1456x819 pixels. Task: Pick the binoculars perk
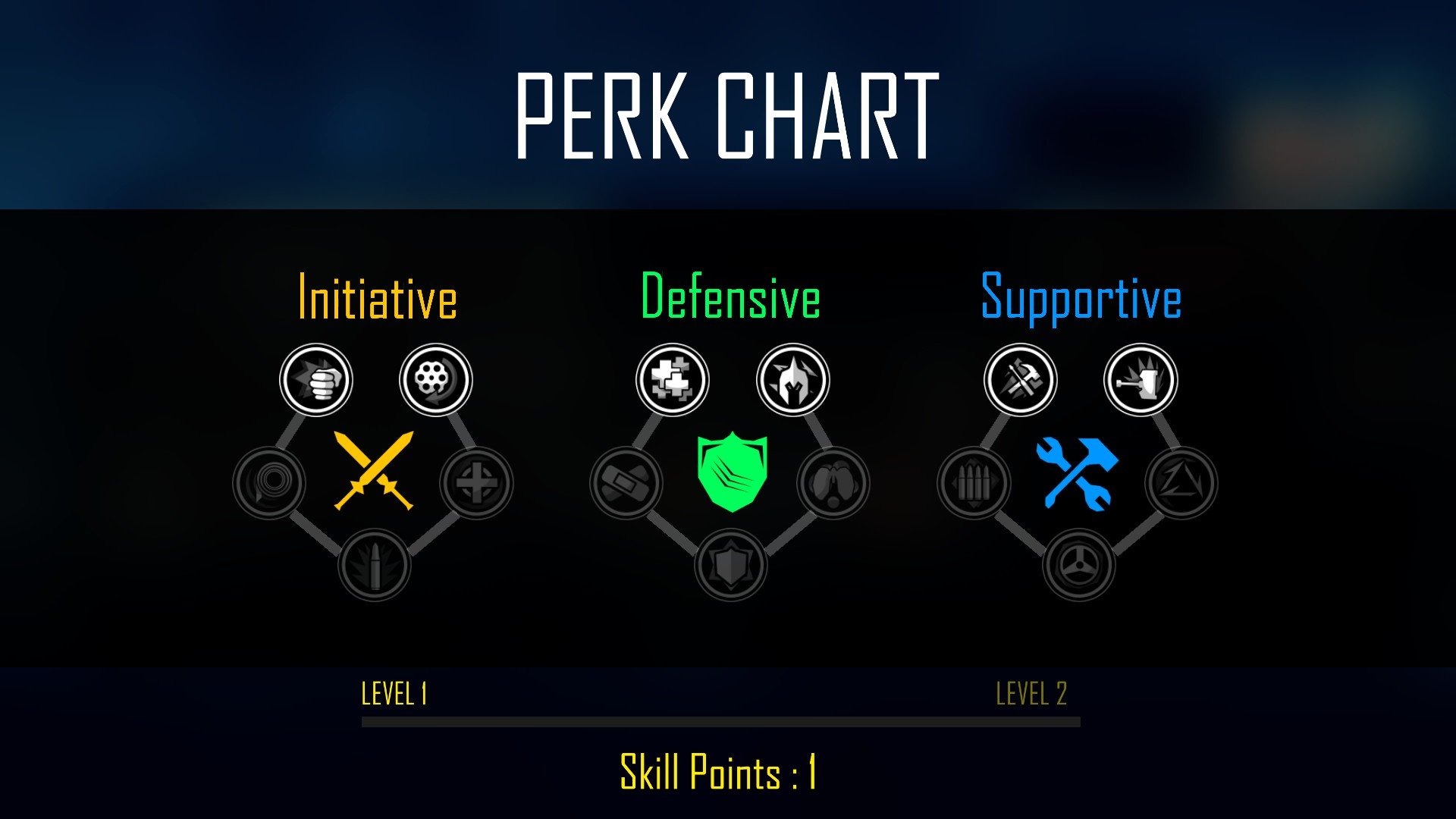point(833,483)
